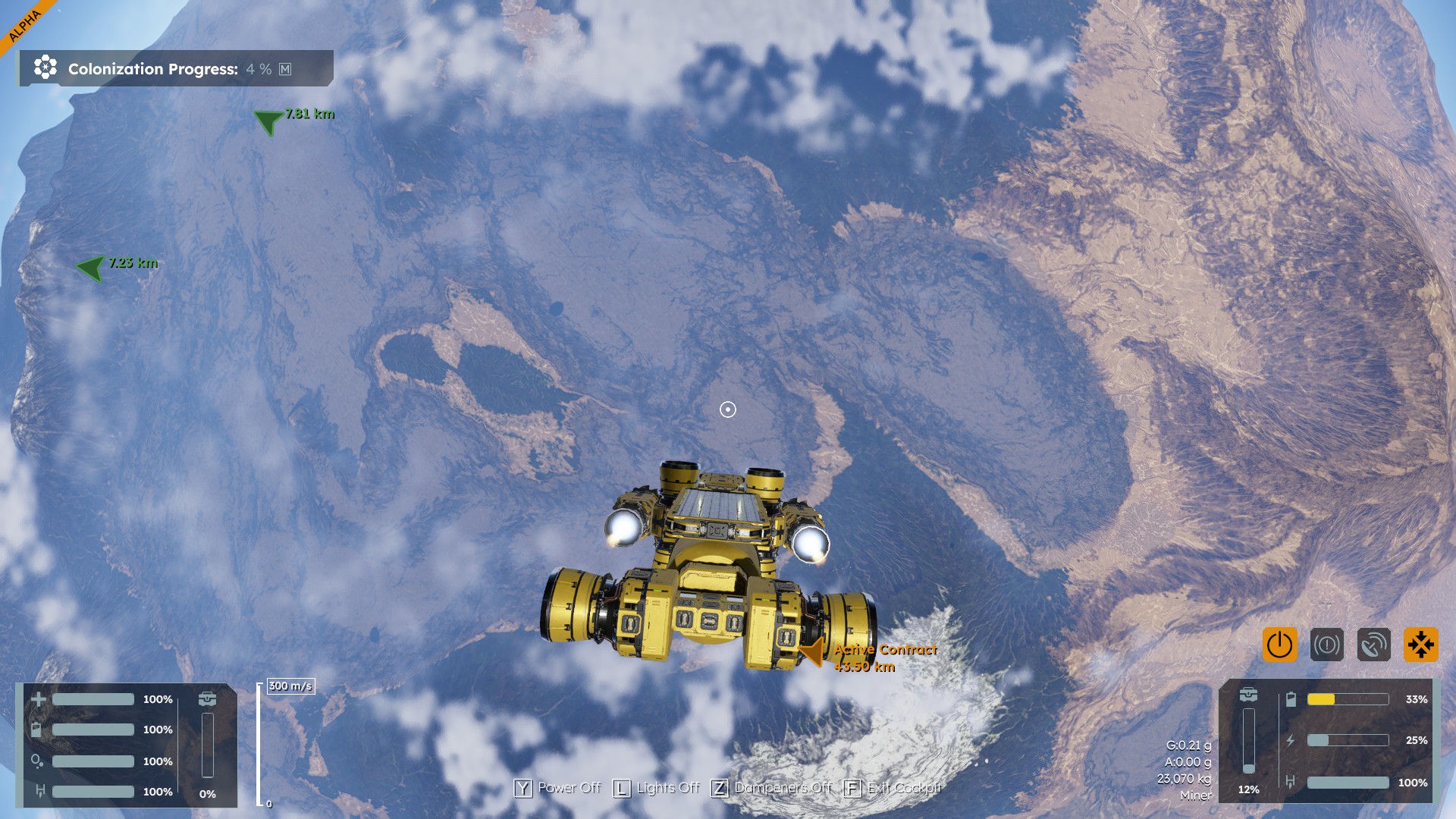Toggle the ship power icon
This screenshot has height=819, width=1456.
coord(1279,645)
